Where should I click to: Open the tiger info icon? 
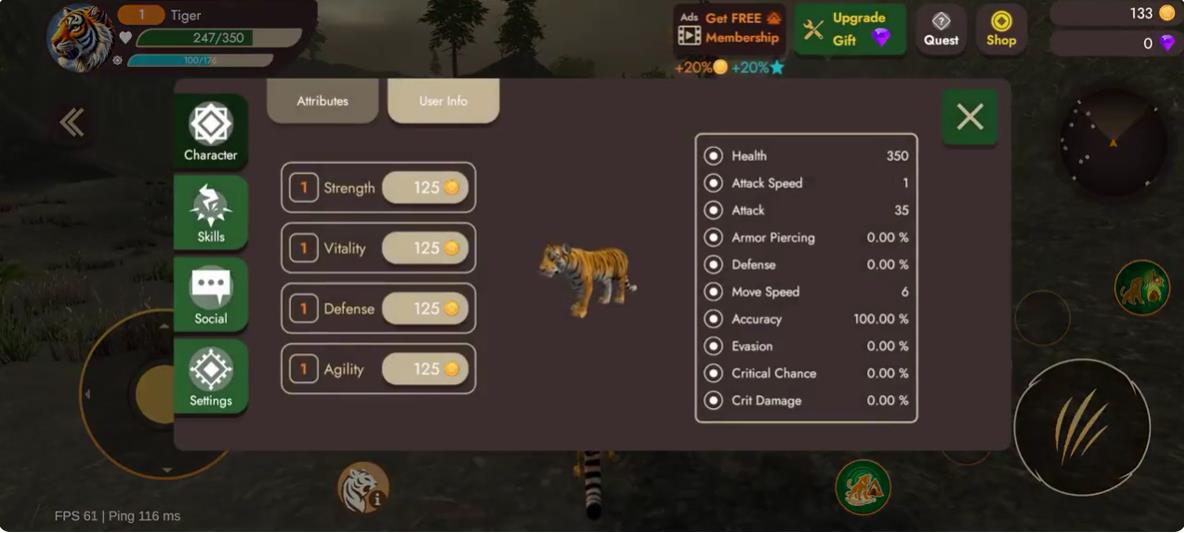[x=363, y=487]
